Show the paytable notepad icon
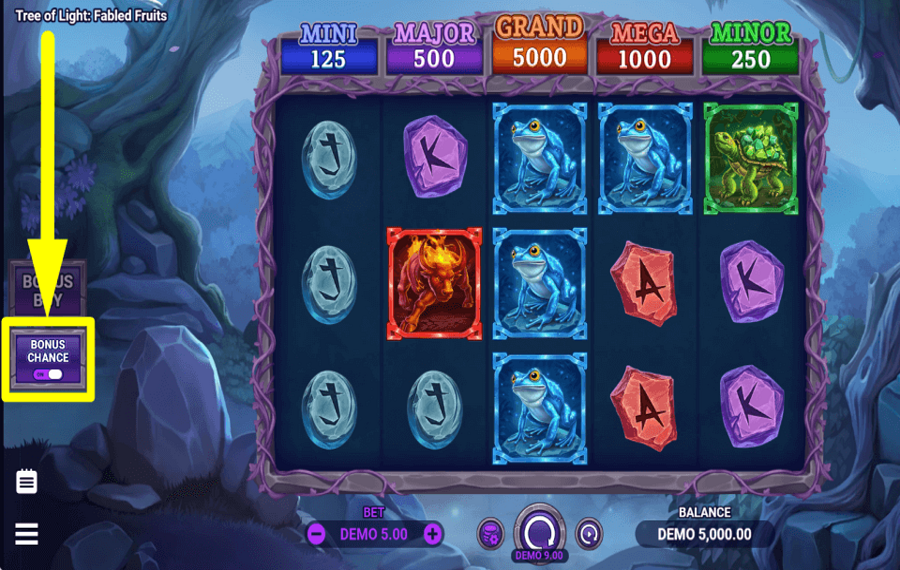The height and width of the screenshot is (570, 900). [27, 482]
